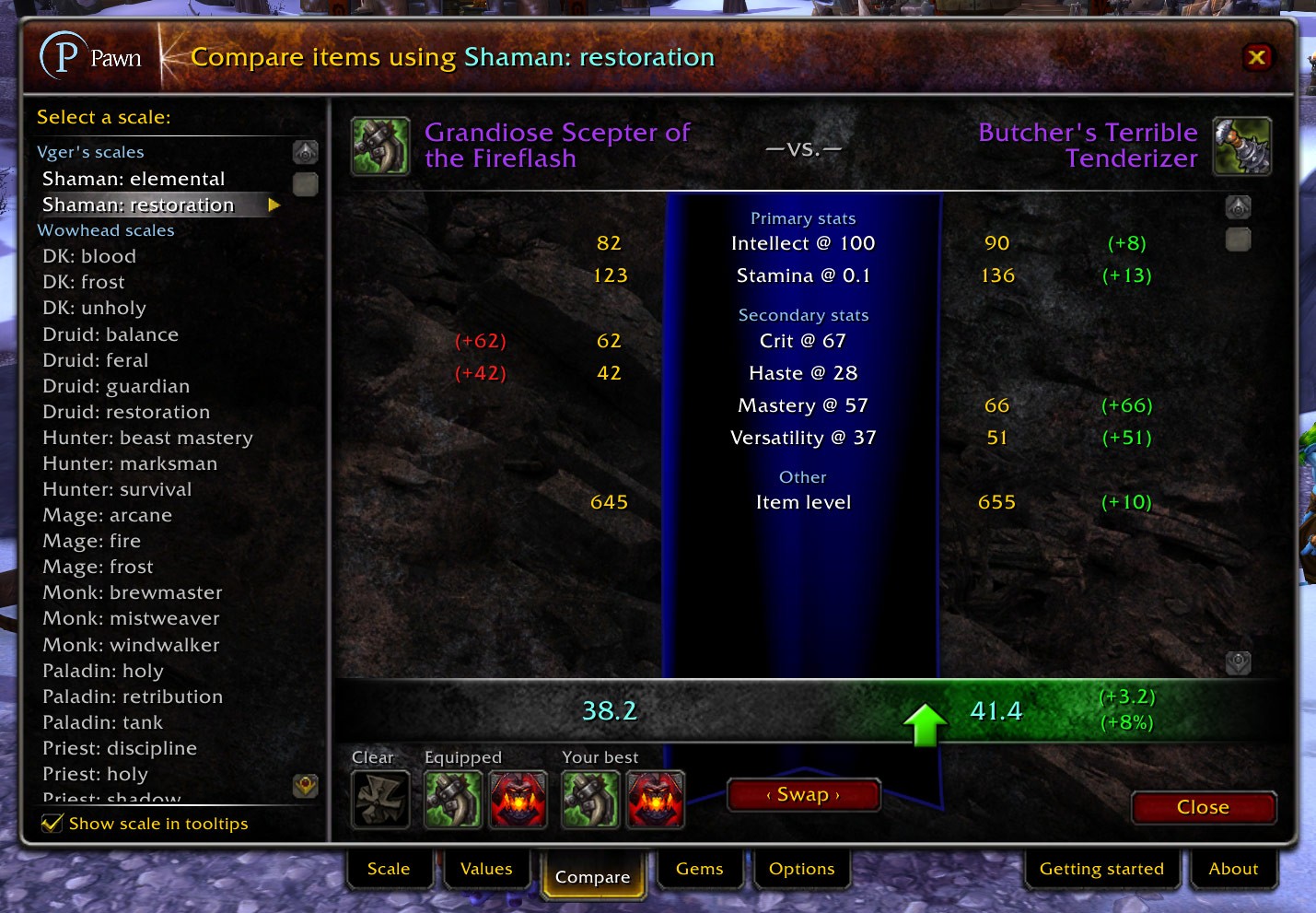Swap the two compared items
The image size is (1316, 913).
pos(803,795)
